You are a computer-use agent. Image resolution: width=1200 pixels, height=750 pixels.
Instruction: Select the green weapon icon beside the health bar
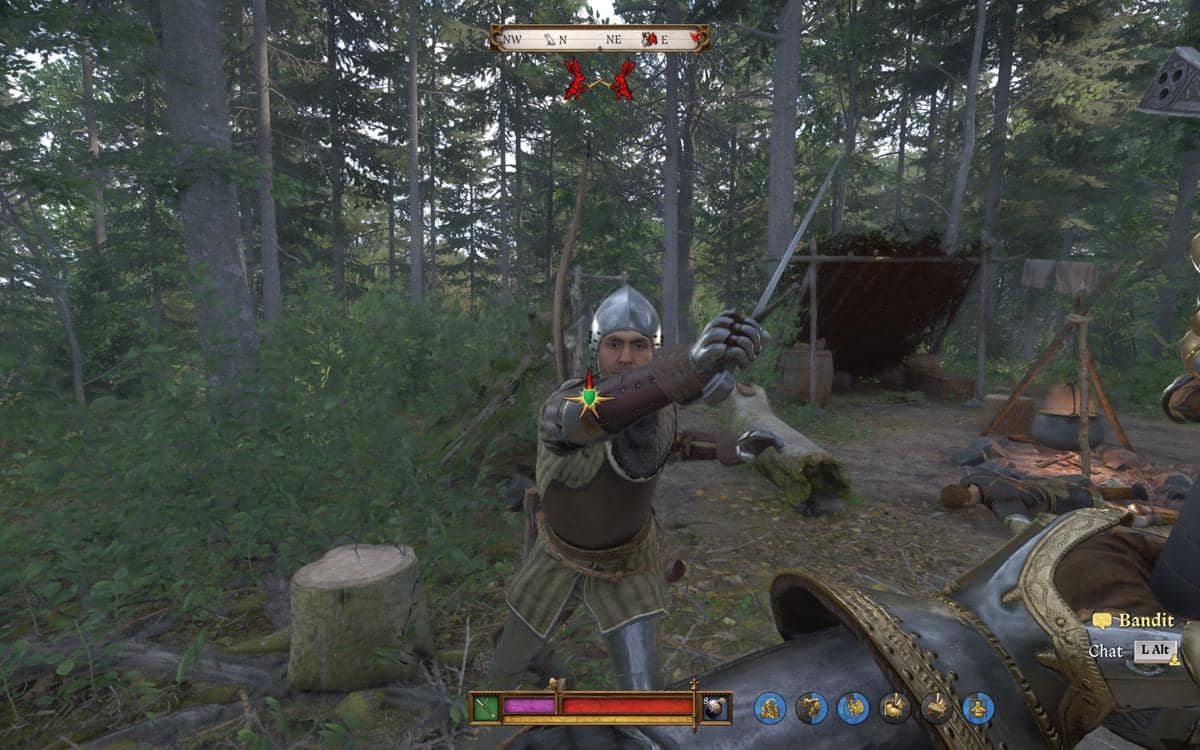(486, 707)
